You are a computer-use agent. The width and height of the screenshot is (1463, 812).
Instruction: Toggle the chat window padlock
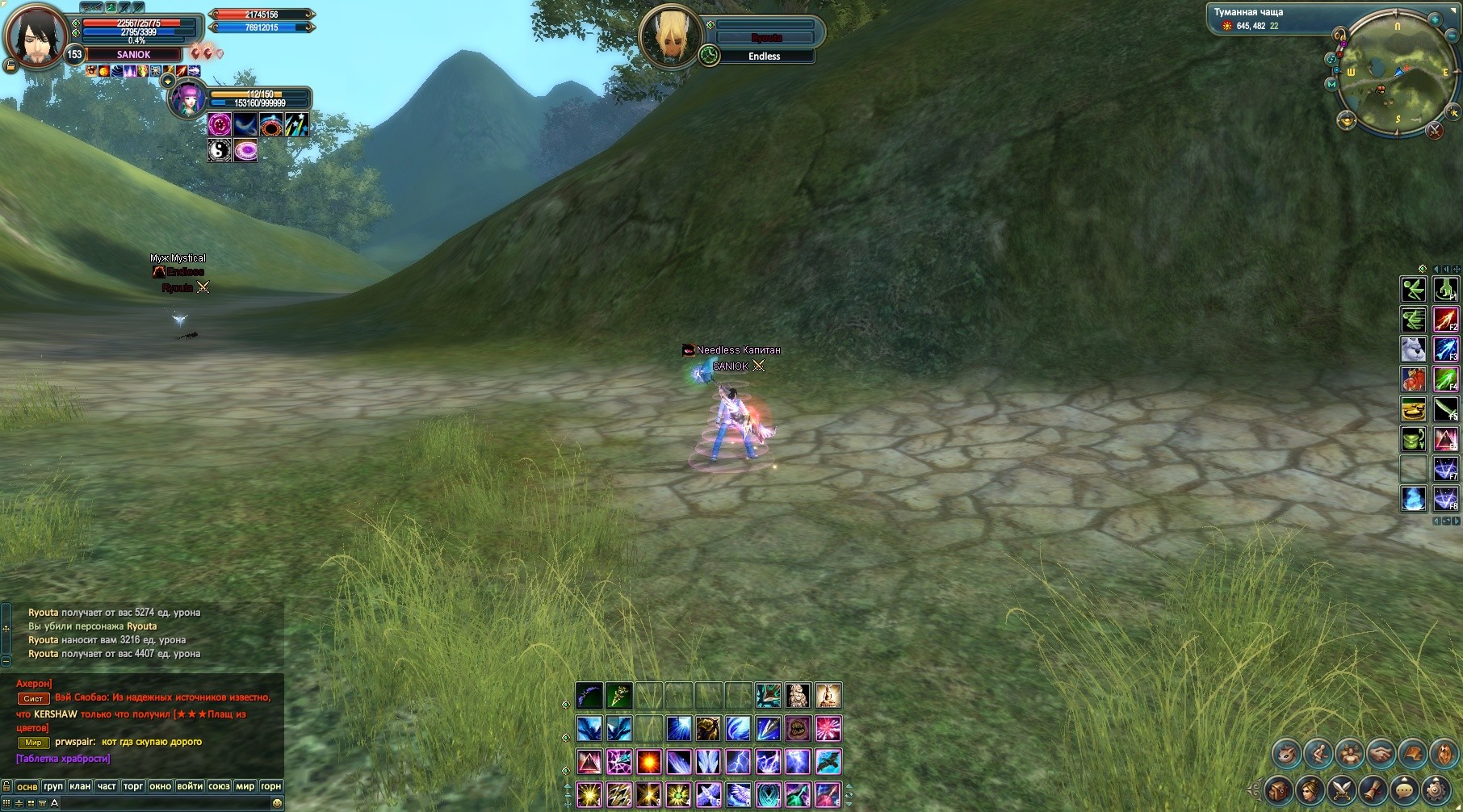click(x=6, y=786)
